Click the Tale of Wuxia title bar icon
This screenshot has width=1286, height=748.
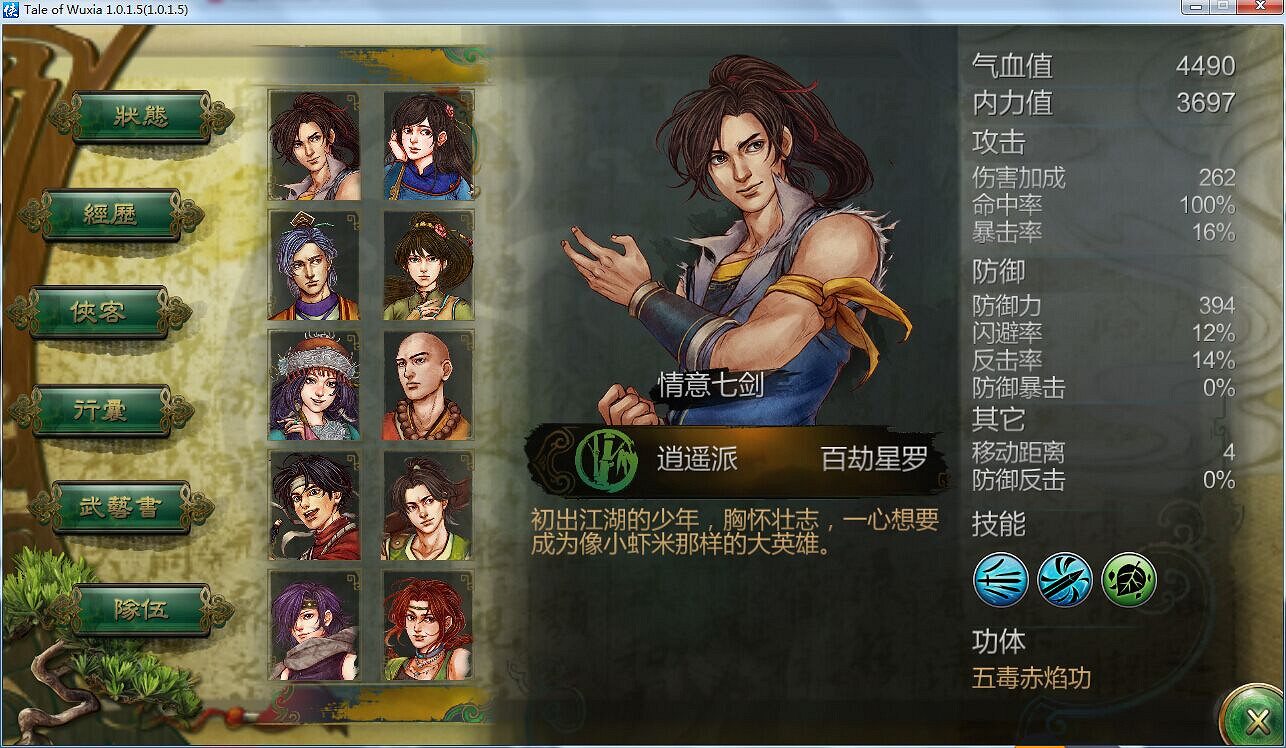[11, 9]
